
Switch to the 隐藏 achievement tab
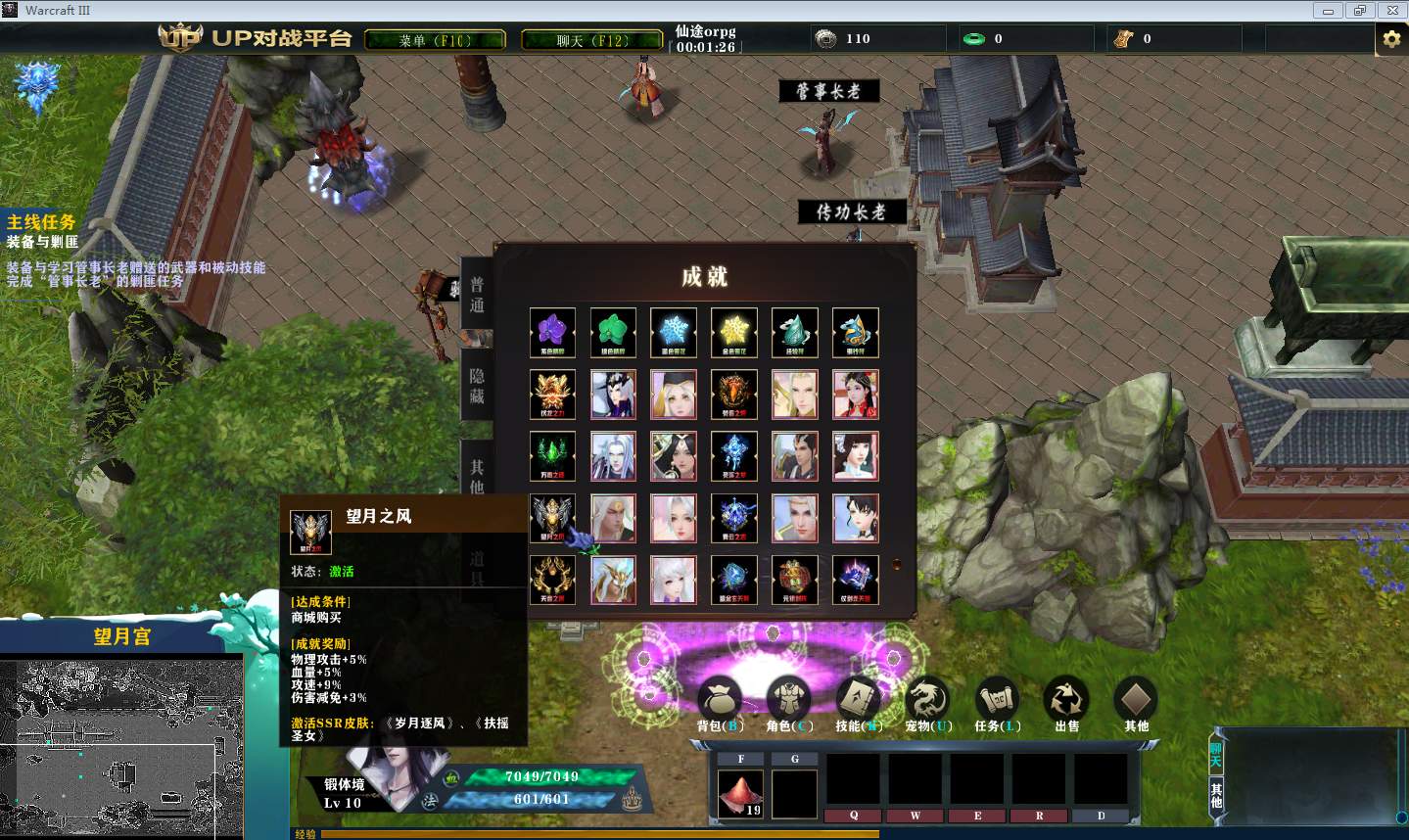point(477,387)
